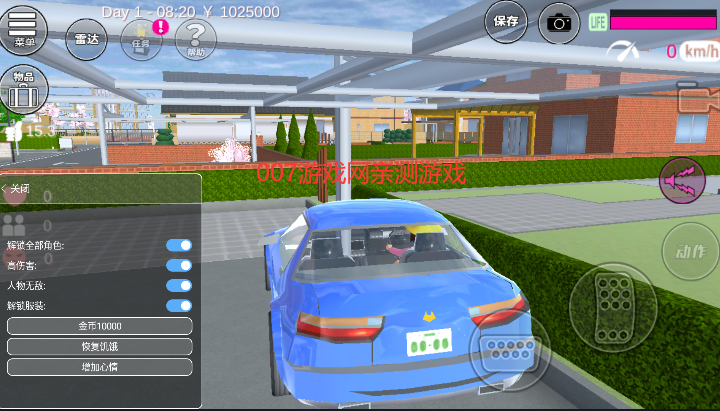Tap the pink double-arrow button
The image size is (720, 411).
click(x=683, y=181)
